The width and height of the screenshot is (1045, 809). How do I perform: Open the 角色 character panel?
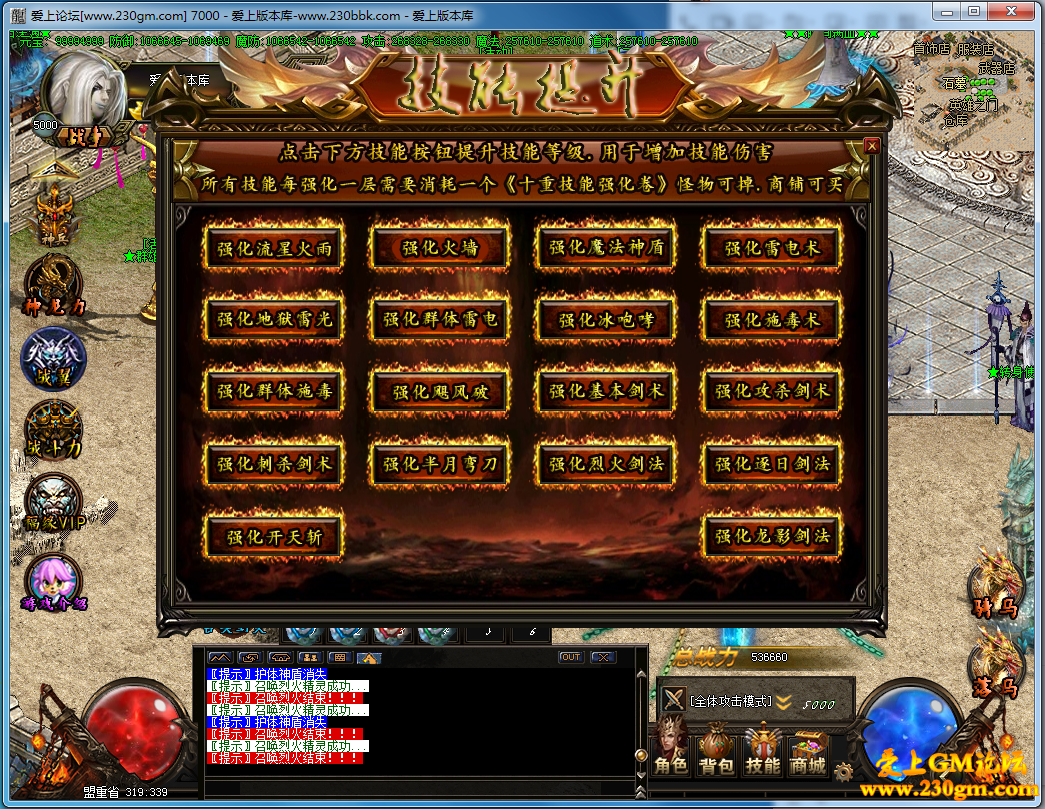point(671,751)
